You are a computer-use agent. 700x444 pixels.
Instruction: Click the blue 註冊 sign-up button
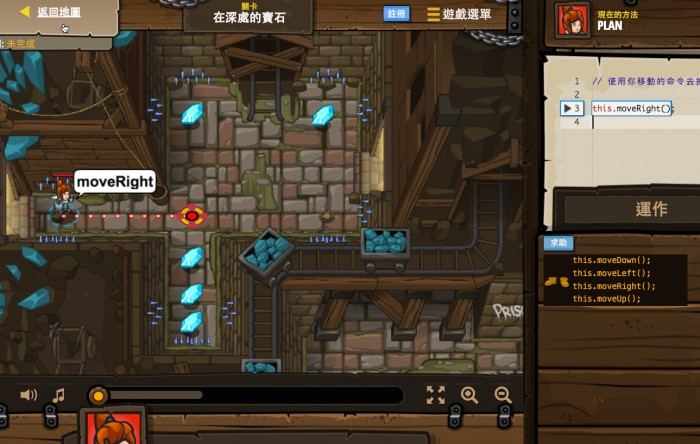pos(396,14)
